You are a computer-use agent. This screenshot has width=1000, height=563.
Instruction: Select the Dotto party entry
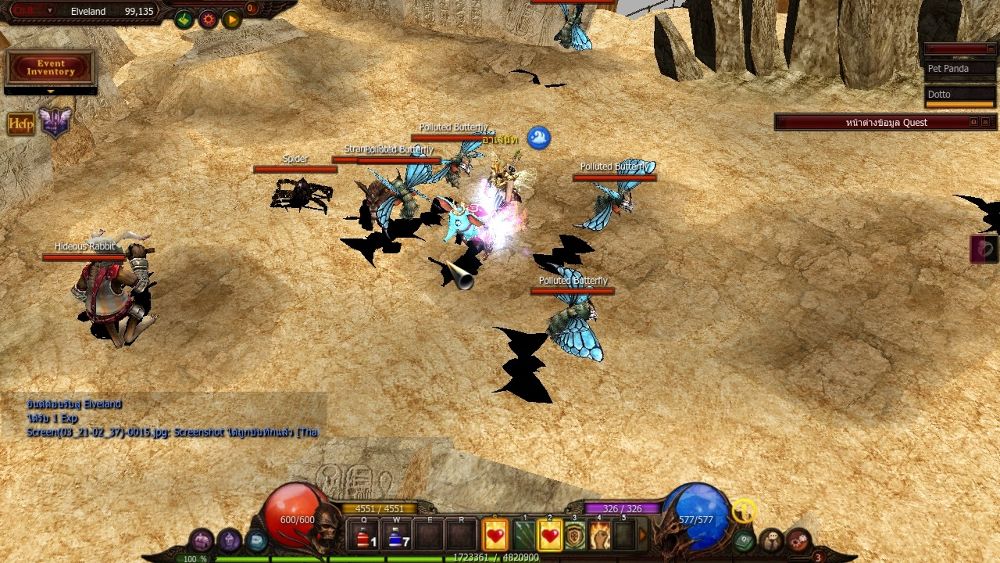[960, 95]
